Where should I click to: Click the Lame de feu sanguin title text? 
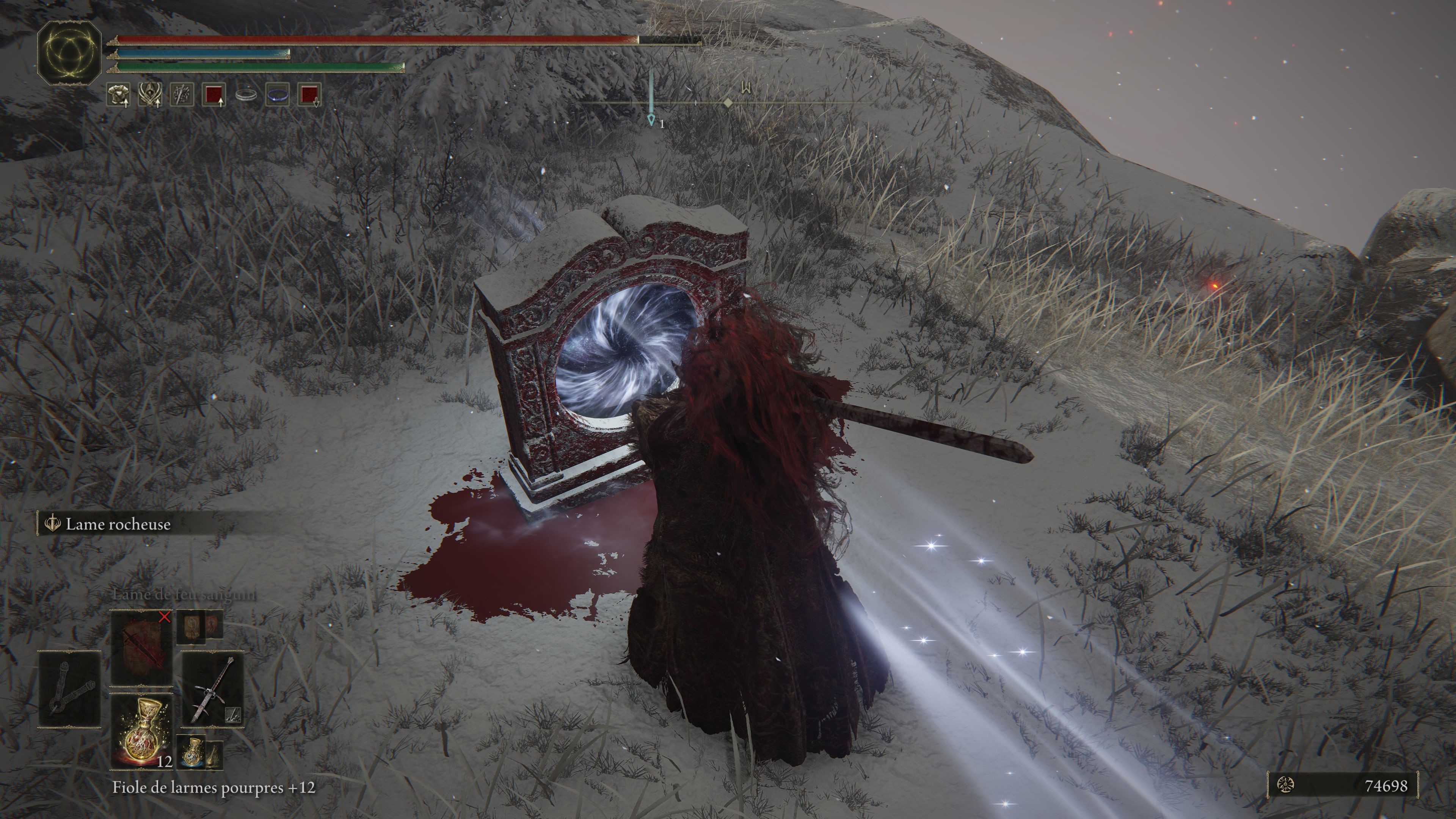[x=185, y=595]
